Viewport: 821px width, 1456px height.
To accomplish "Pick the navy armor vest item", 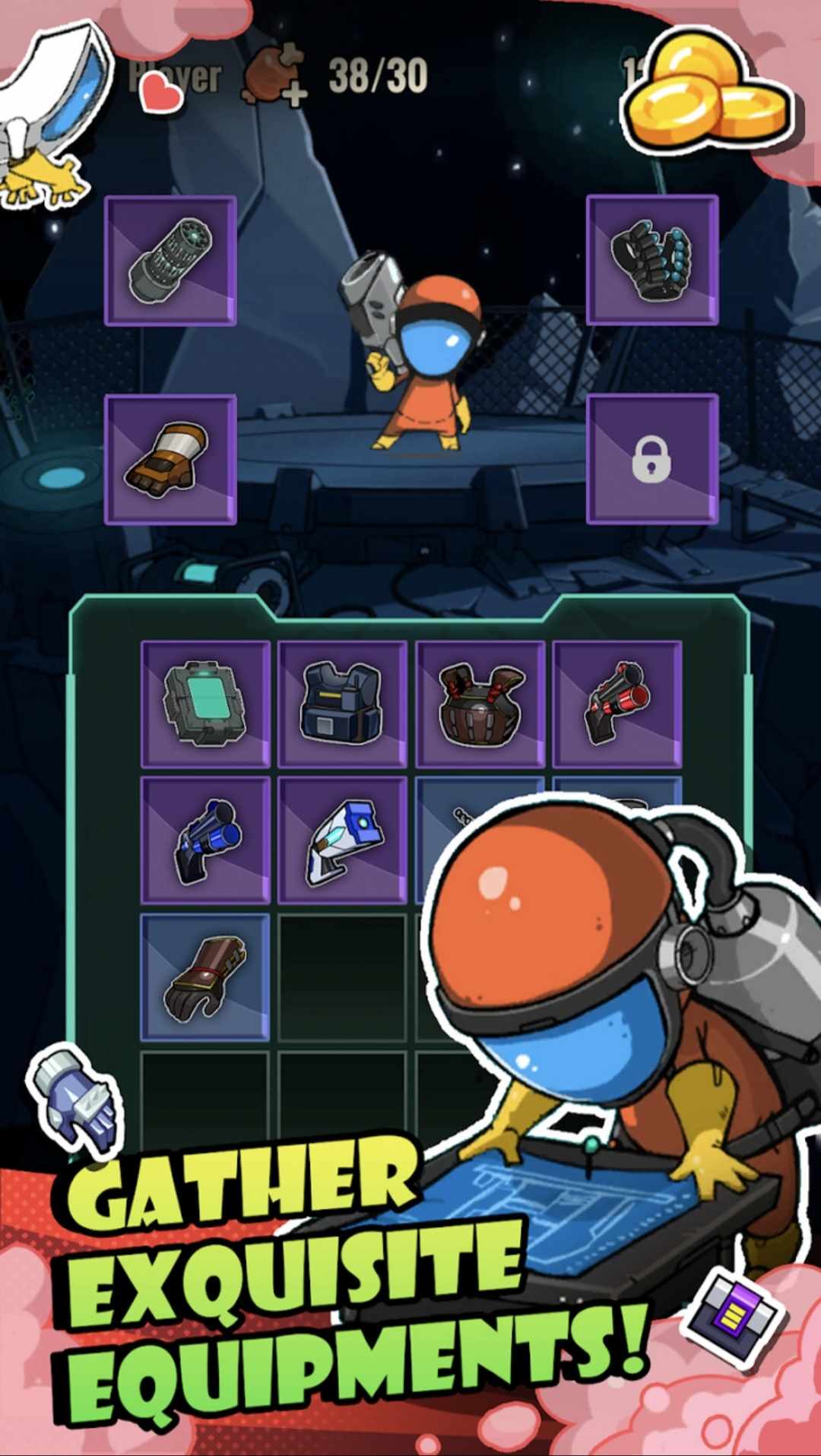I will pos(342,704).
